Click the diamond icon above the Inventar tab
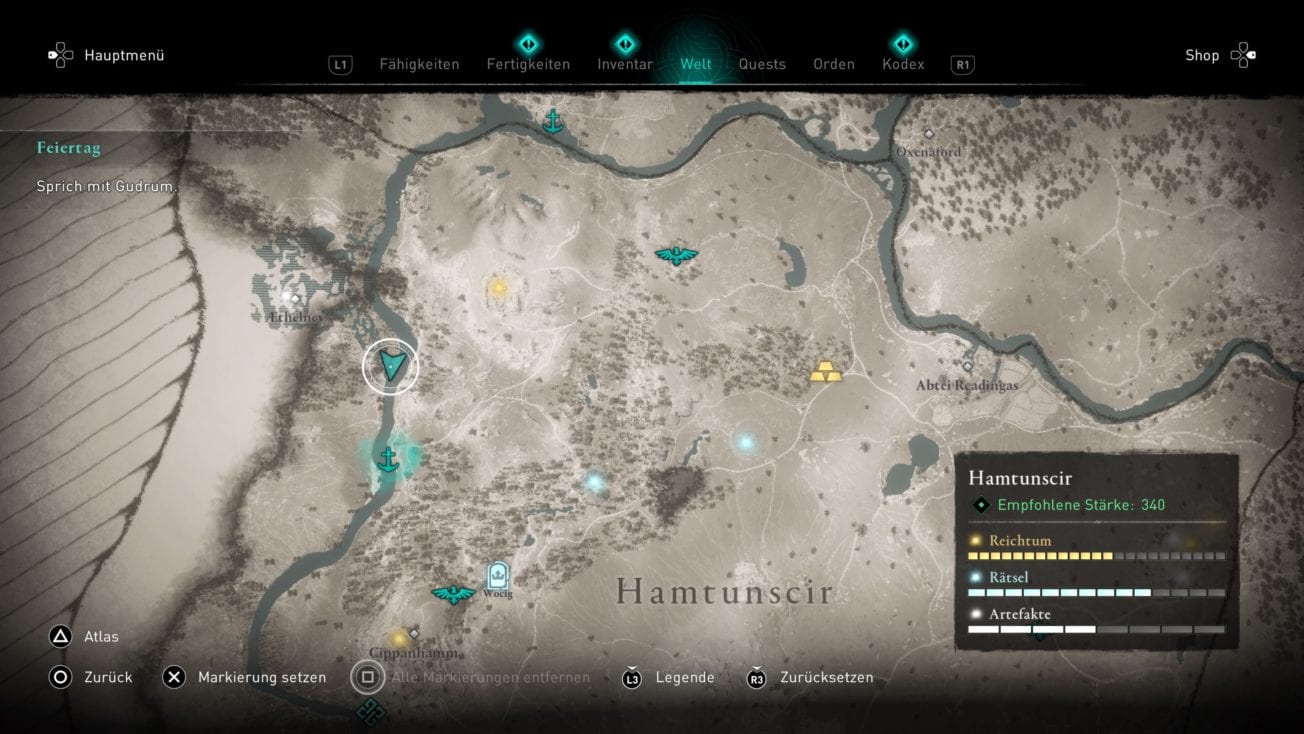Screen dimensions: 1304x734 625,44
